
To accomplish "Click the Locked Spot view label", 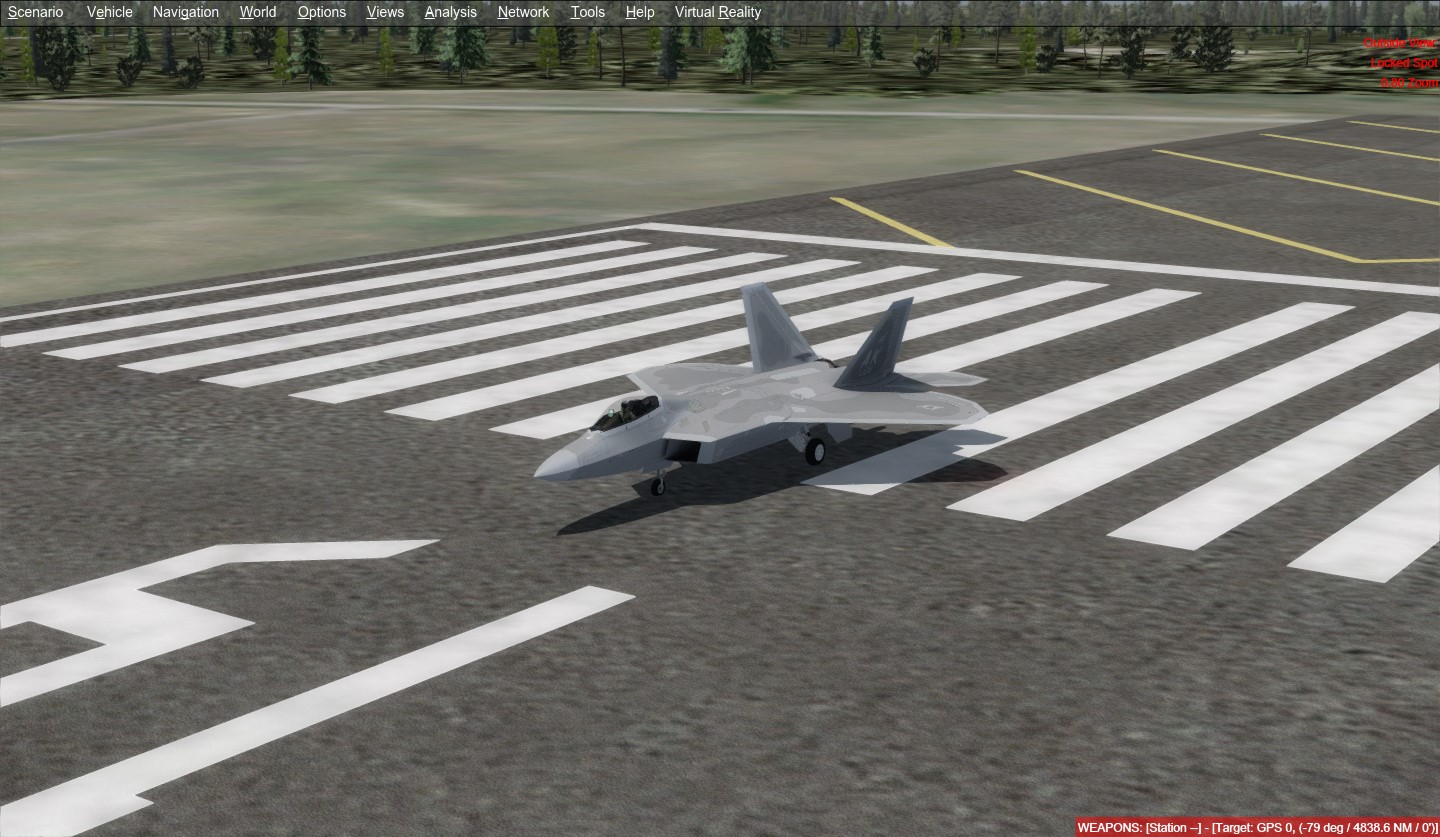I will 1404,62.
